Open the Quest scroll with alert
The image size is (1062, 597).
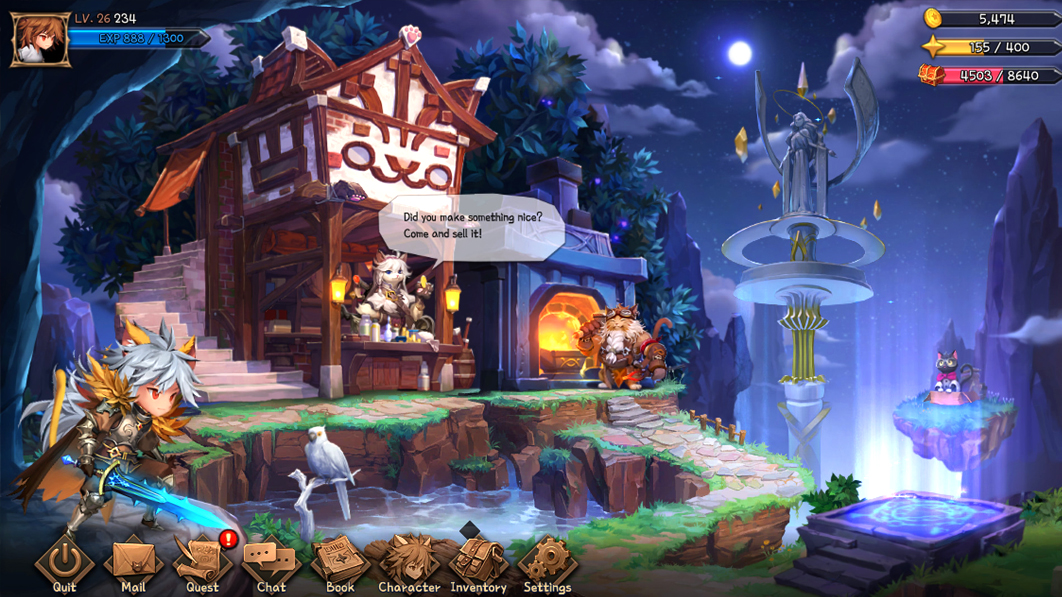pos(202,560)
